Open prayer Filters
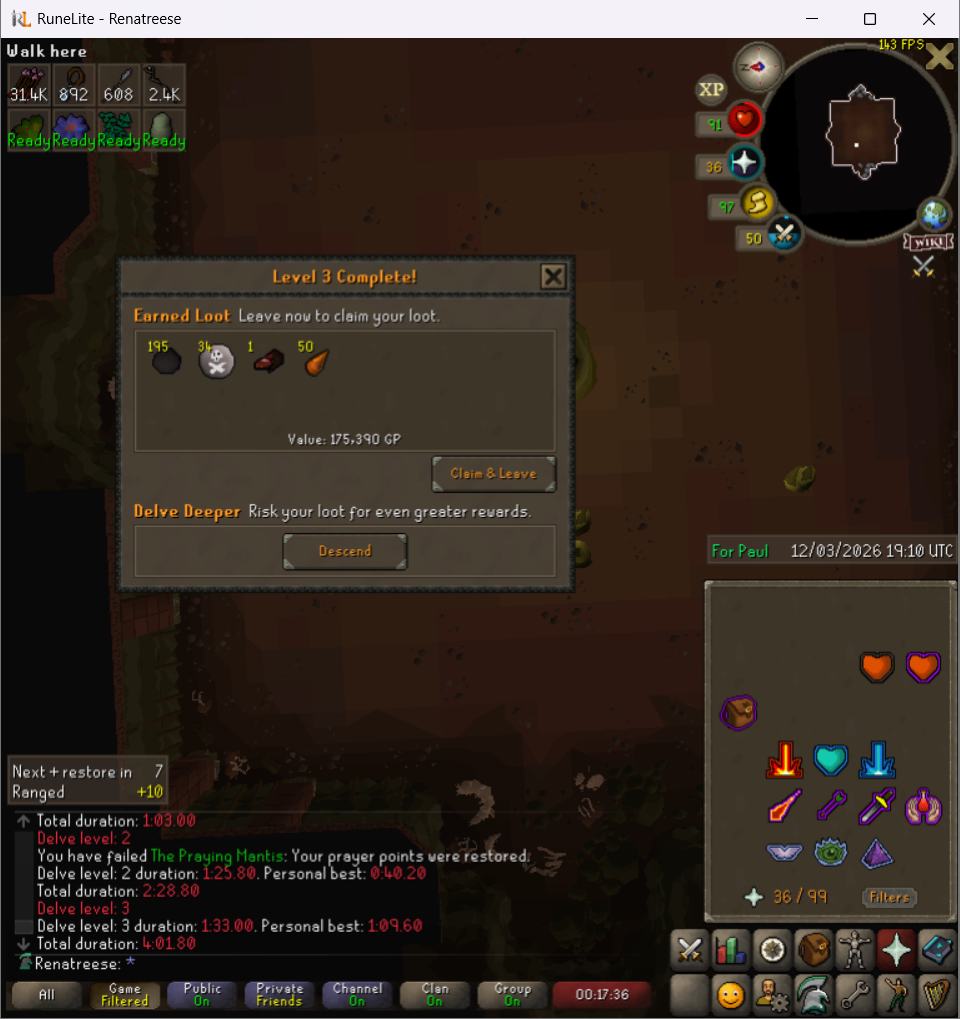The width and height of the screenshot is (960, 1019). click(x=889, y=897)
